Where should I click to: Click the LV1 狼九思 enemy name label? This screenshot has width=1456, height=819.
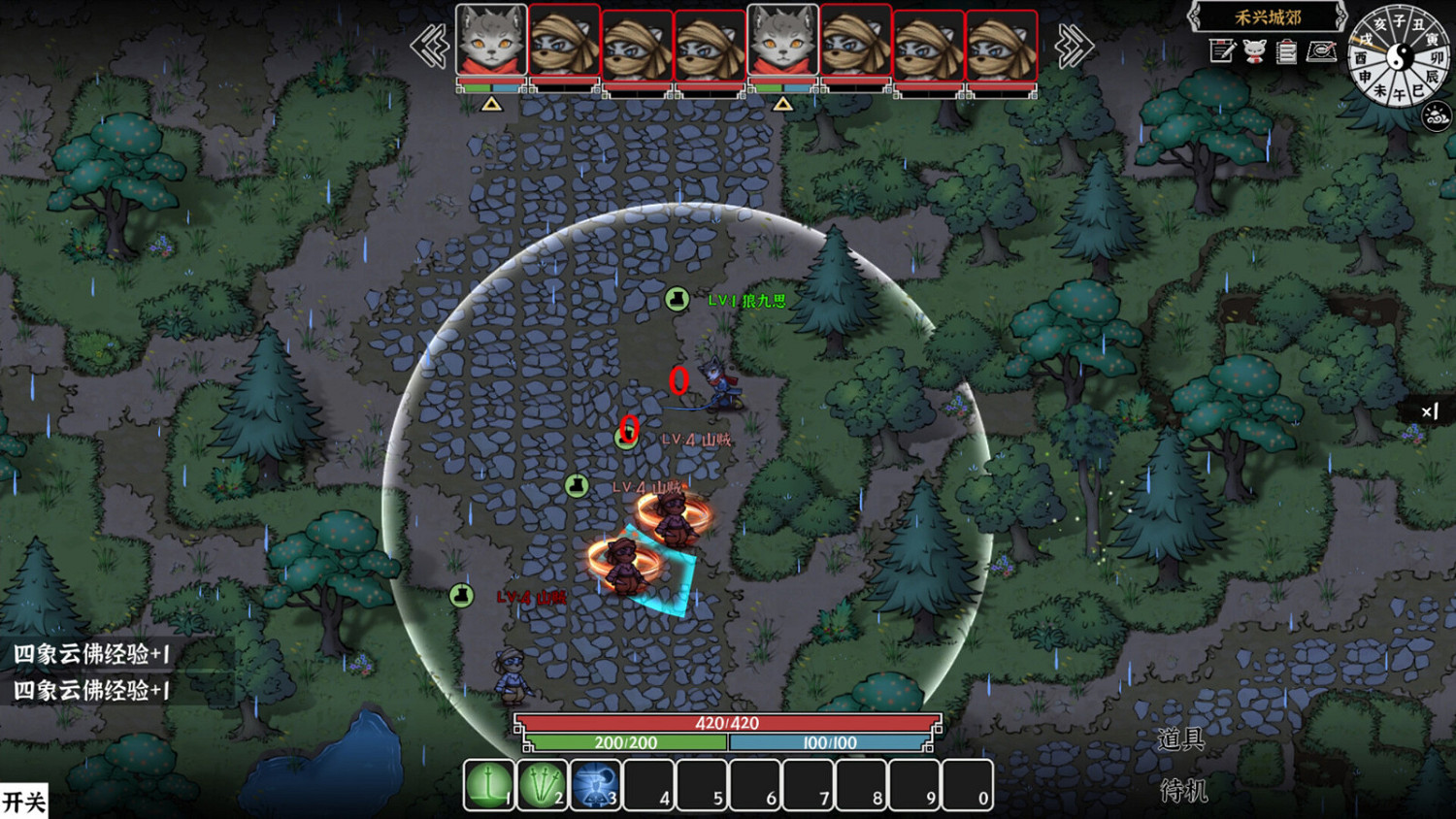(x=745, y=301)
